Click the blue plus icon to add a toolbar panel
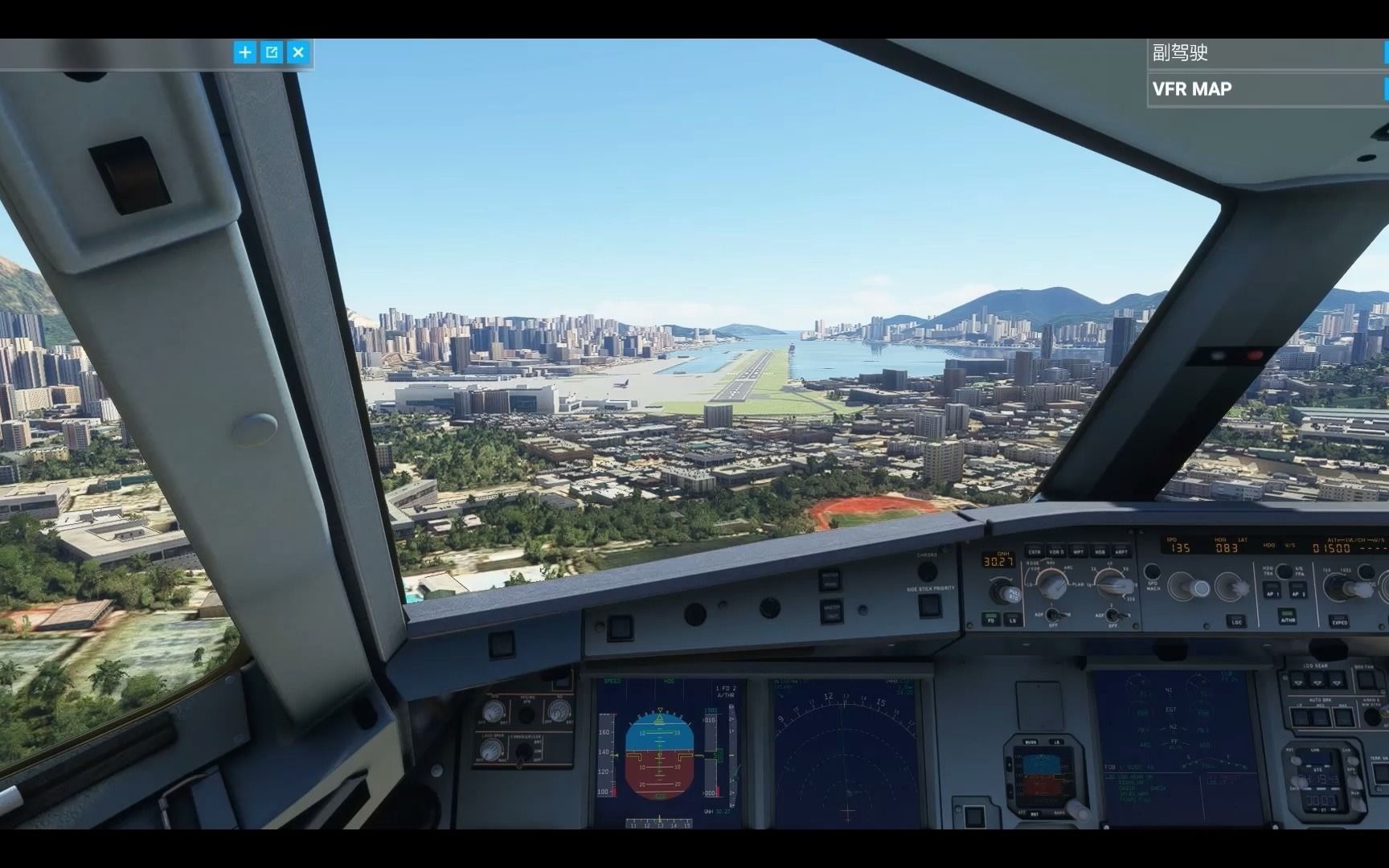 (246, 51)
